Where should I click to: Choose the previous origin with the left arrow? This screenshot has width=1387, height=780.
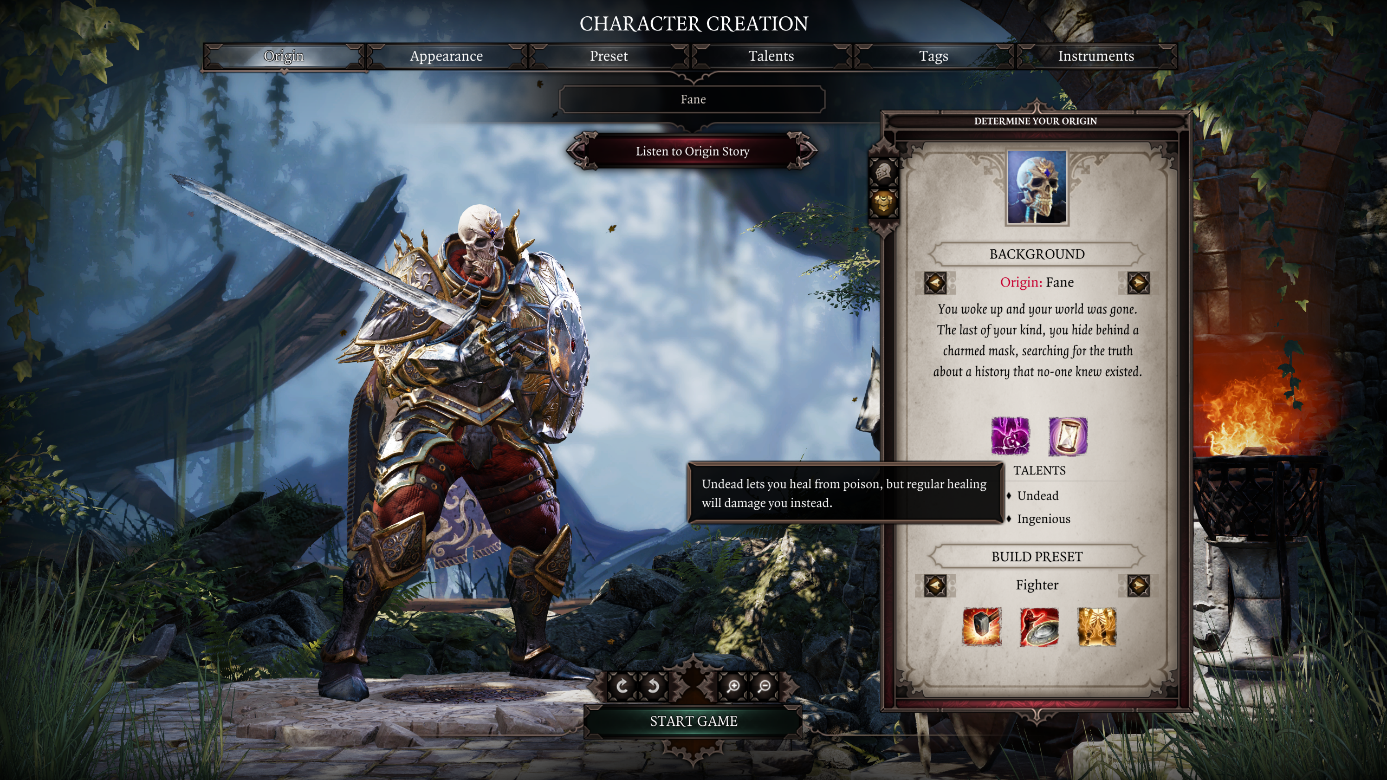pos(936,283)
